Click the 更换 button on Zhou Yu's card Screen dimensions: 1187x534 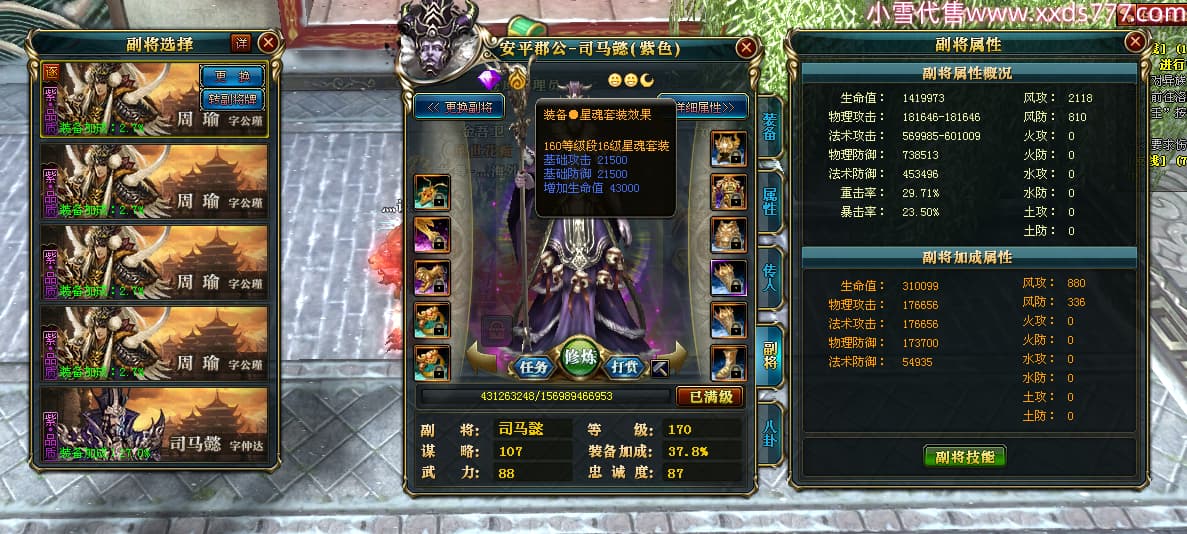(232, 76)
